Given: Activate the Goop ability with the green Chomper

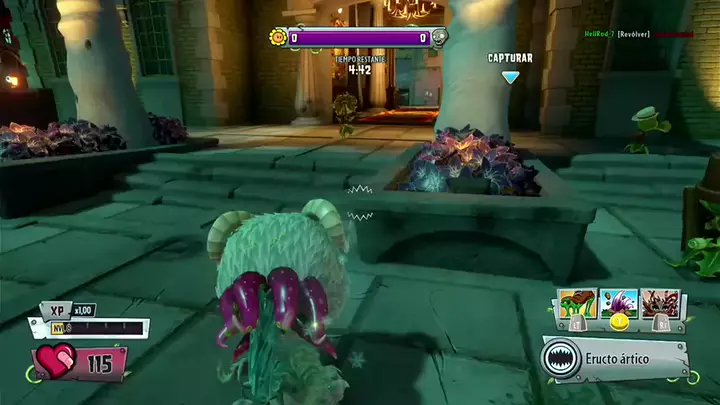Looking at the screenshot, I should [579, 303].
